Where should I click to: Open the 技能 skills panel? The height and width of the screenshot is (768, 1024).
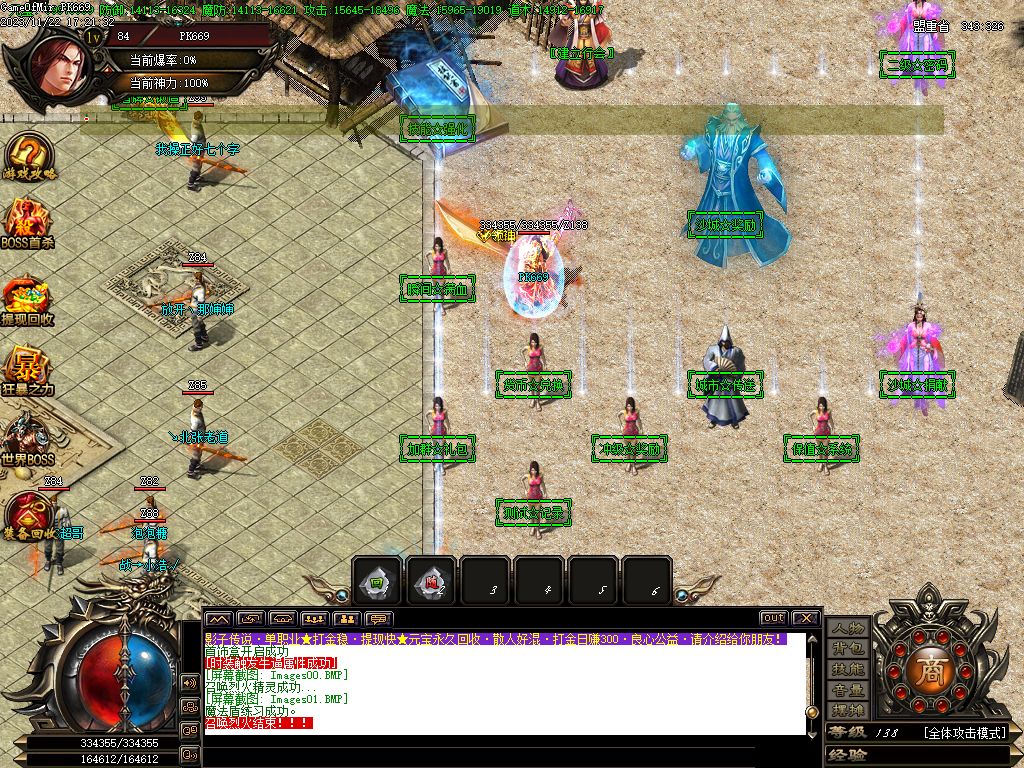coord(848,669)
